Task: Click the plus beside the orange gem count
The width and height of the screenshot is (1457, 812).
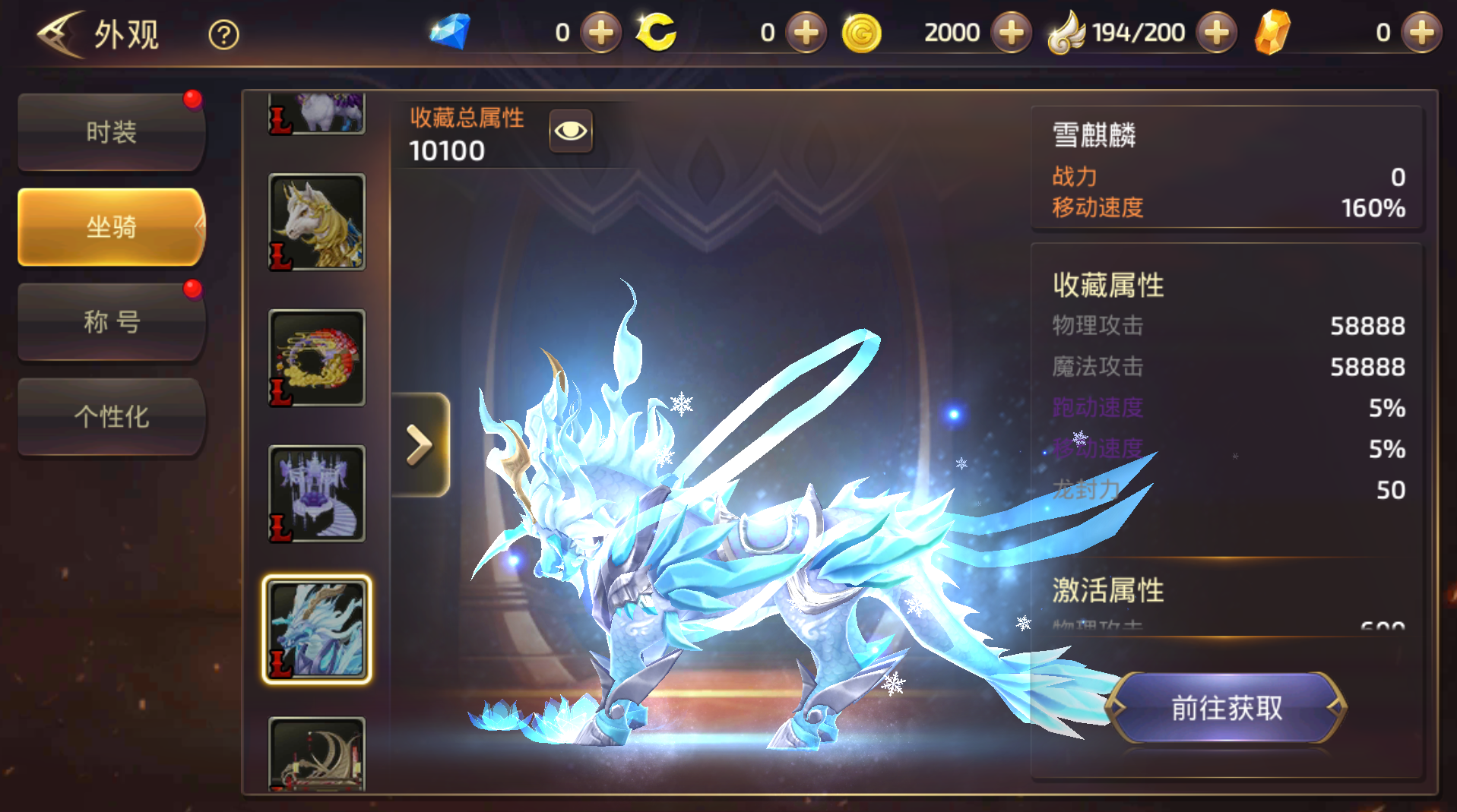Action: pyautogui.click(x=1421, y=32)
